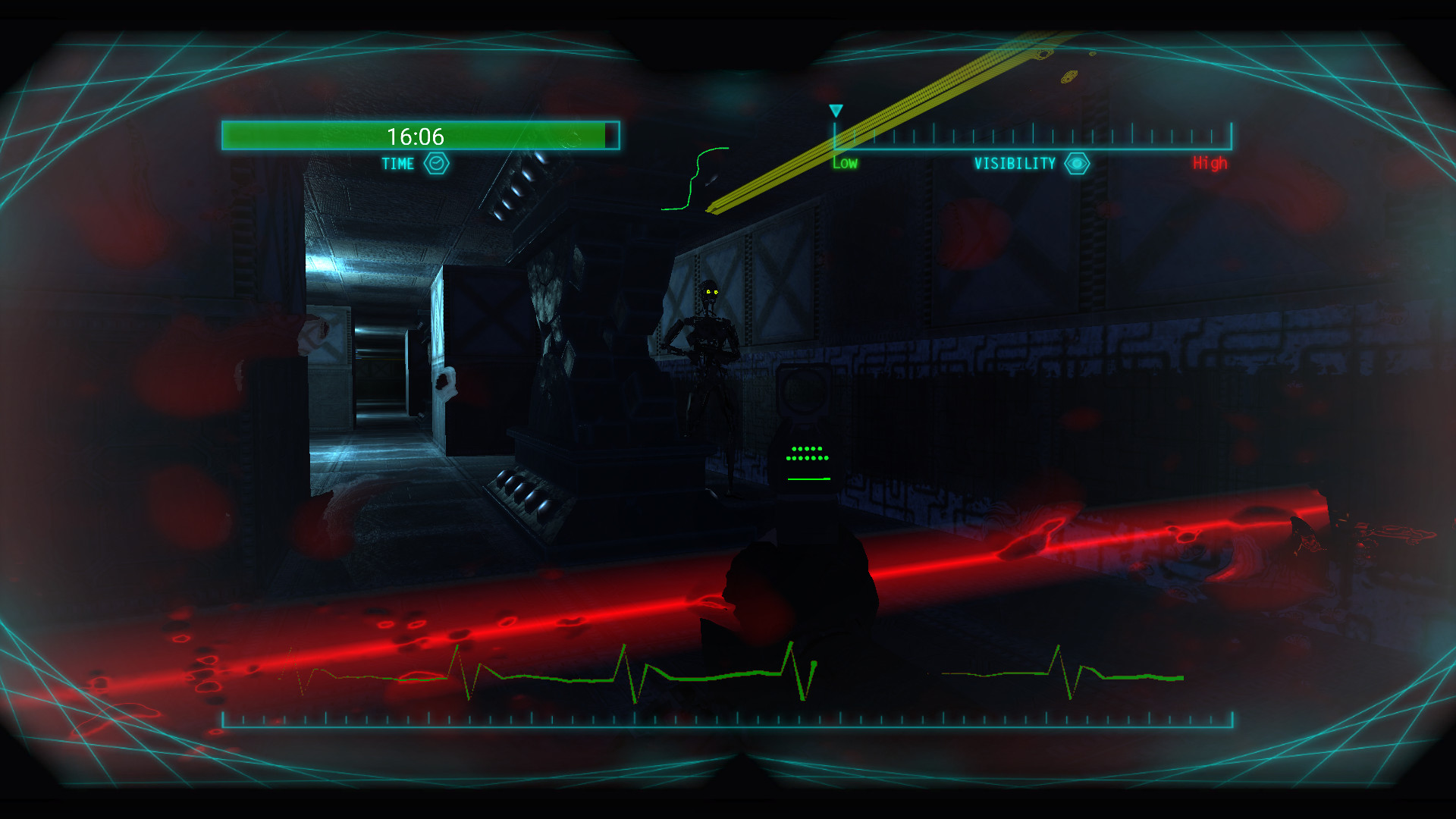
Task: Select the TIME label in the HUD
Action: [x=397, y=163]
